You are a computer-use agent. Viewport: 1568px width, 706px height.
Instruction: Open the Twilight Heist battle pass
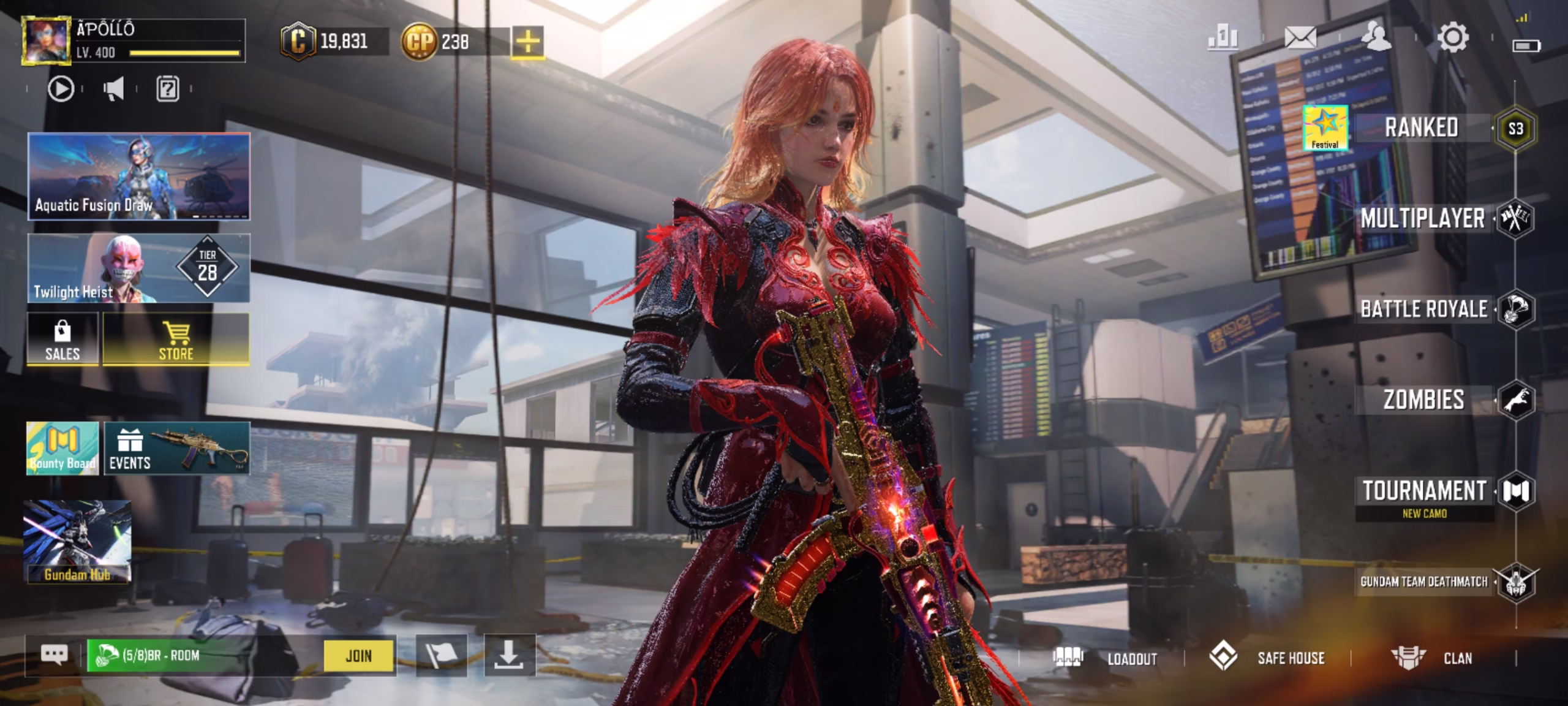[139, 268]
